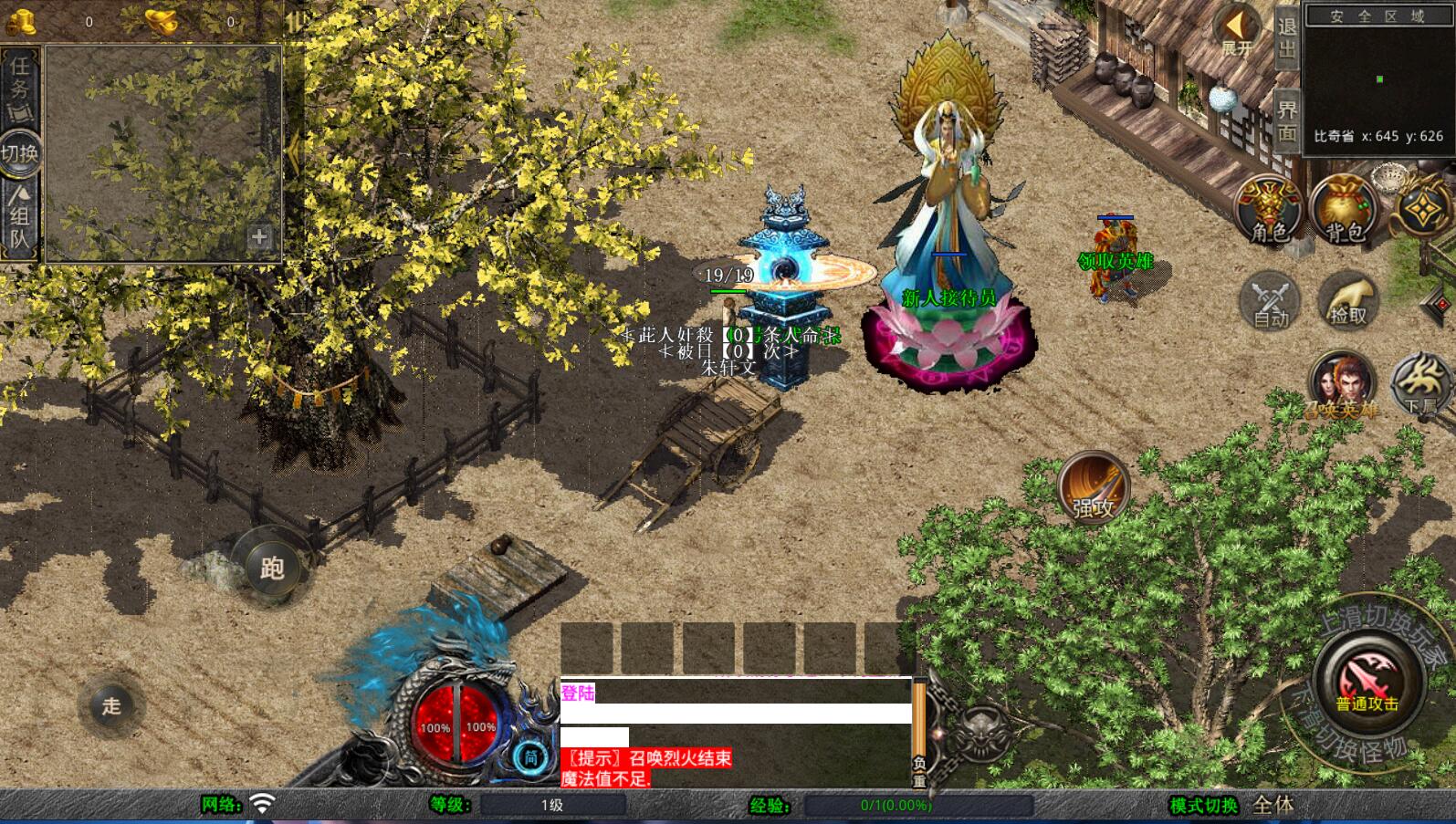The height and width of the screenshot is (824, 1456).
Task: Switch to the 组队 team tab
Action: point(19,219)
